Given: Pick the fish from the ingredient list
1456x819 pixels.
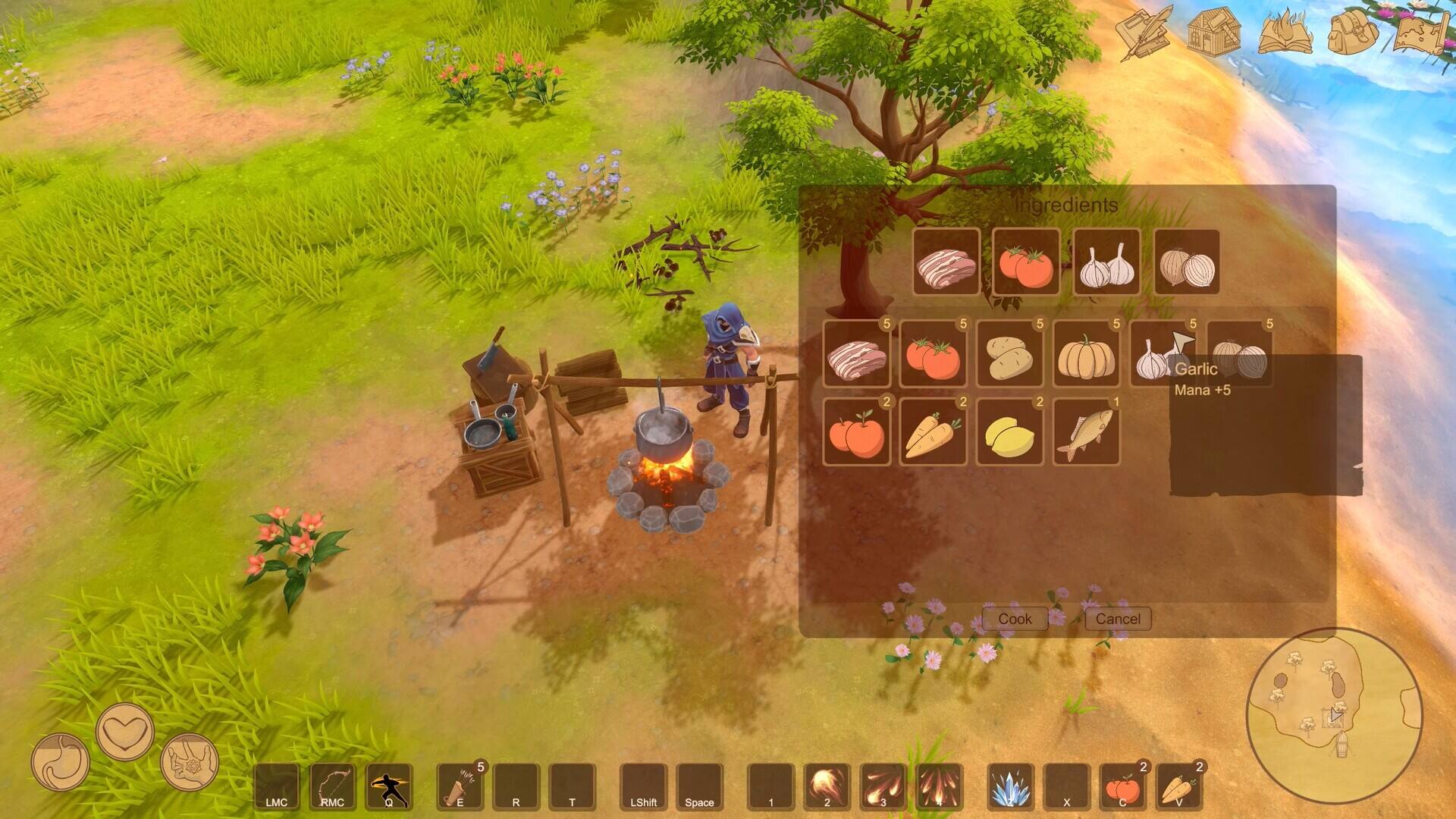Looking at the screenshot, I should click(1086, 432).
